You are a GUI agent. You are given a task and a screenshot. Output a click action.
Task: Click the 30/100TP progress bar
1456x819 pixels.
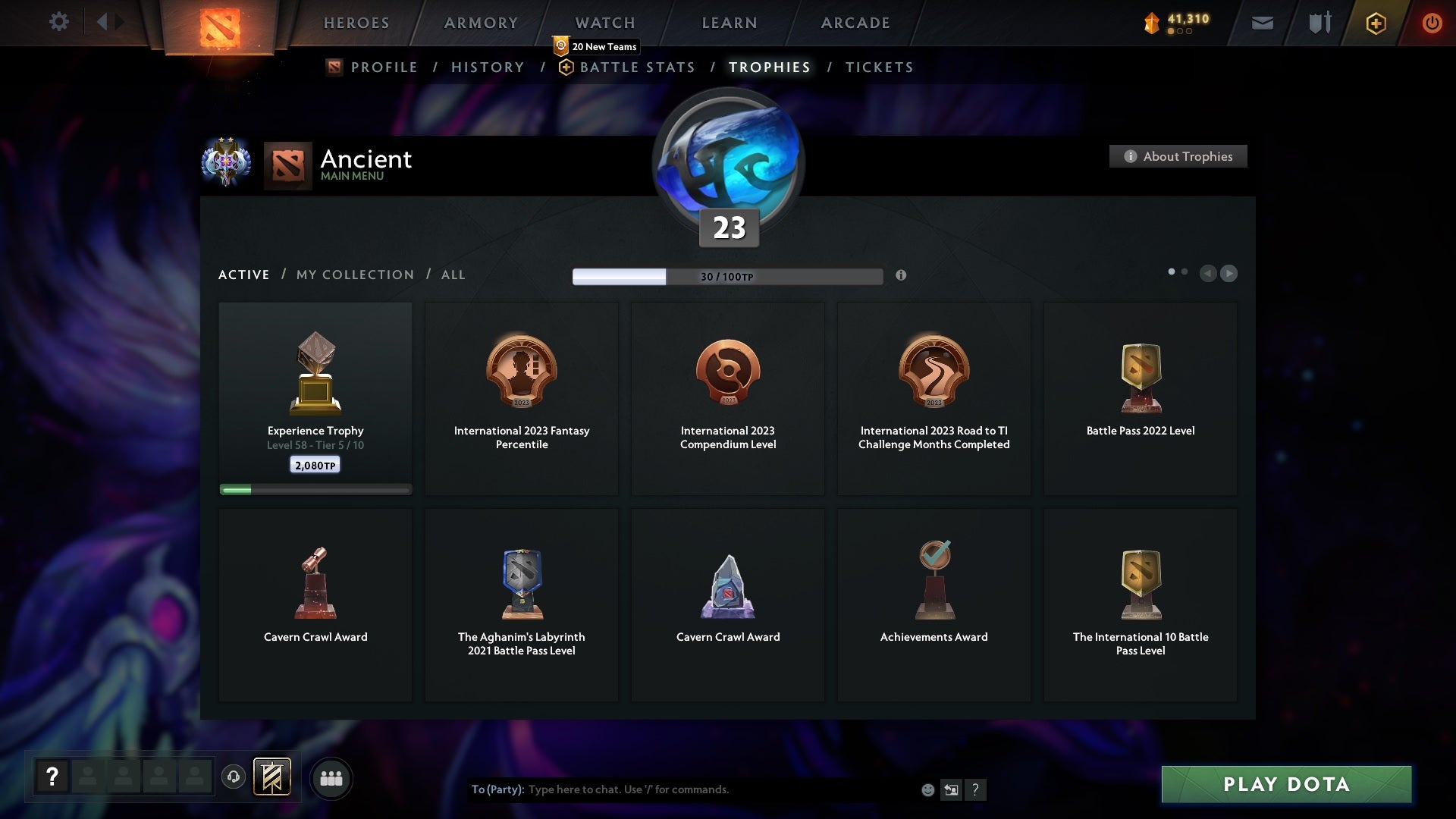coord(726,276)
